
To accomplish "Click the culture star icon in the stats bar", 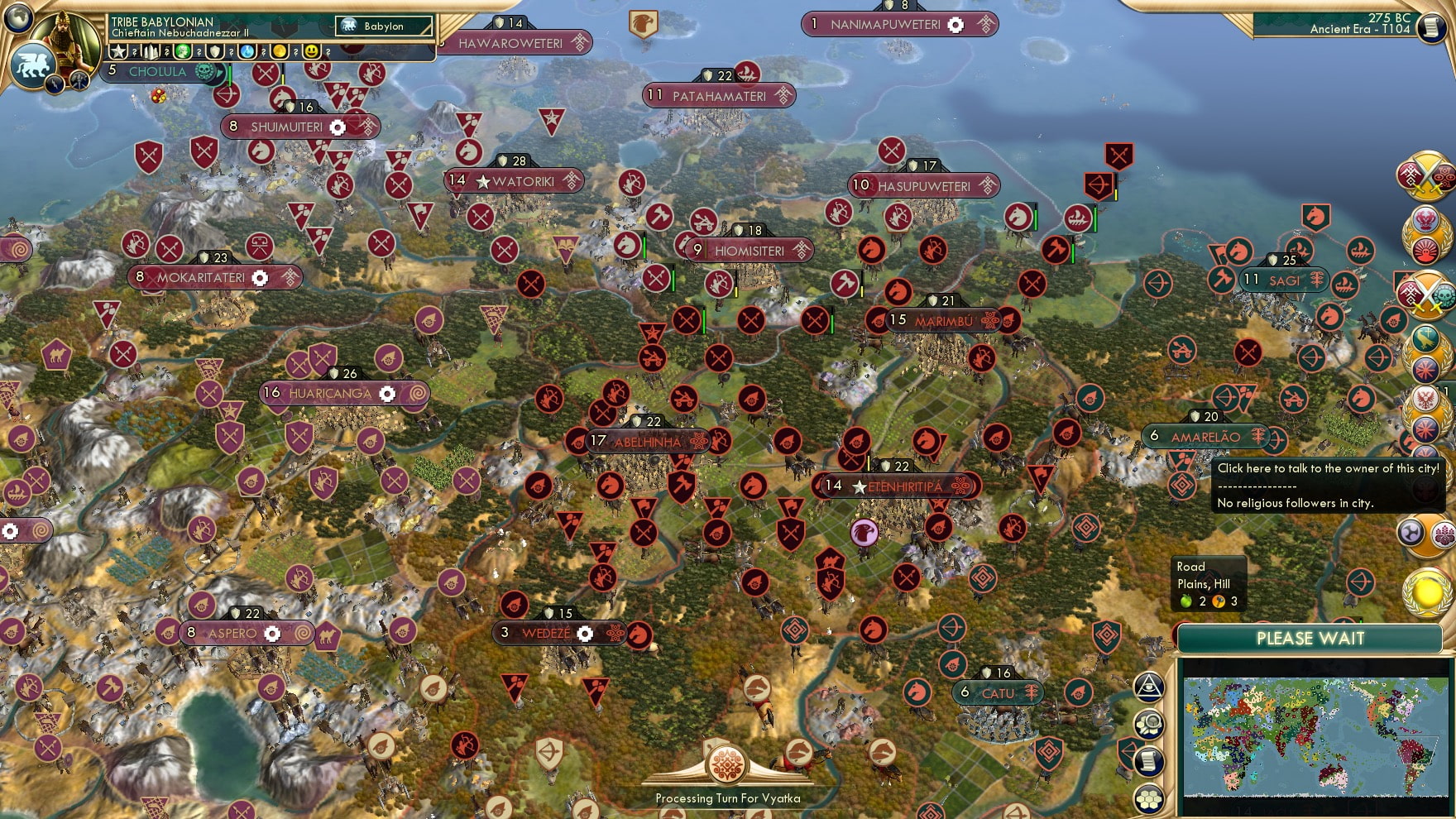I will coord(117,53).
